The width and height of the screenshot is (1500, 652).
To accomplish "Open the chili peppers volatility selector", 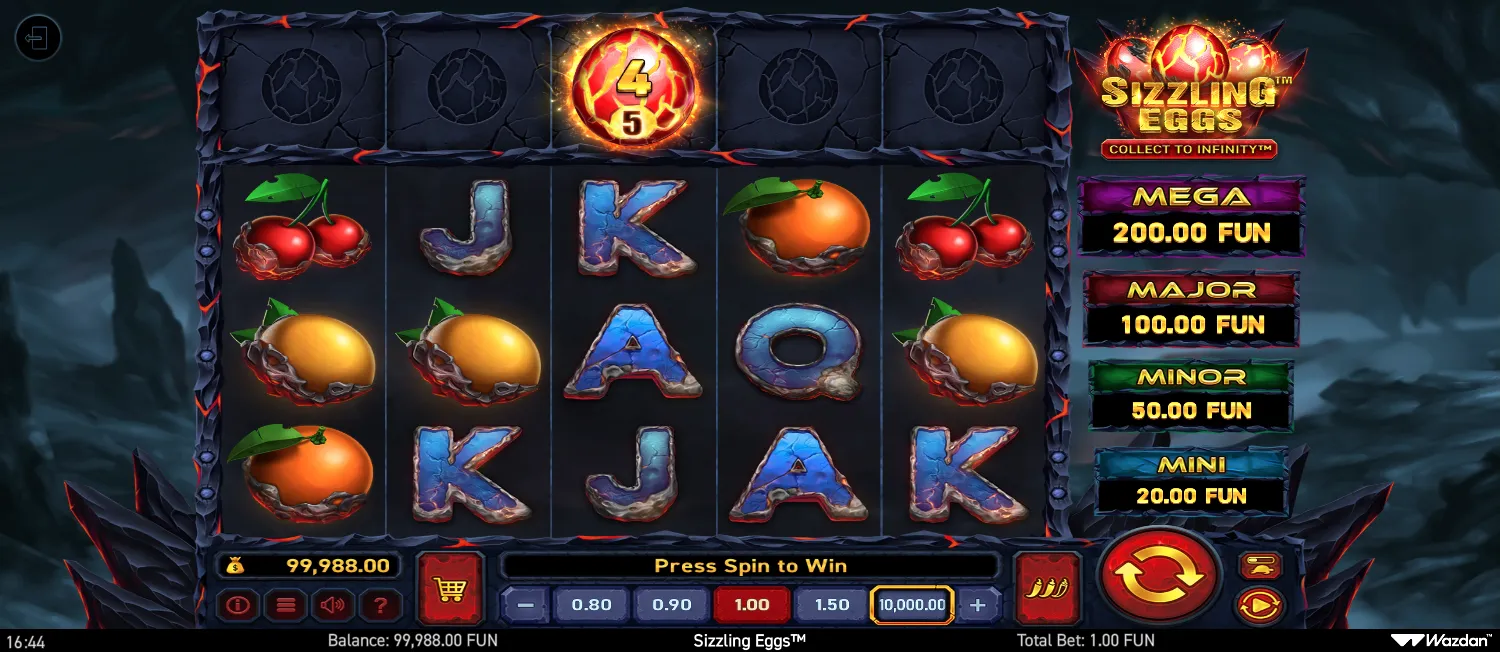I will [x=1047, y=588].
